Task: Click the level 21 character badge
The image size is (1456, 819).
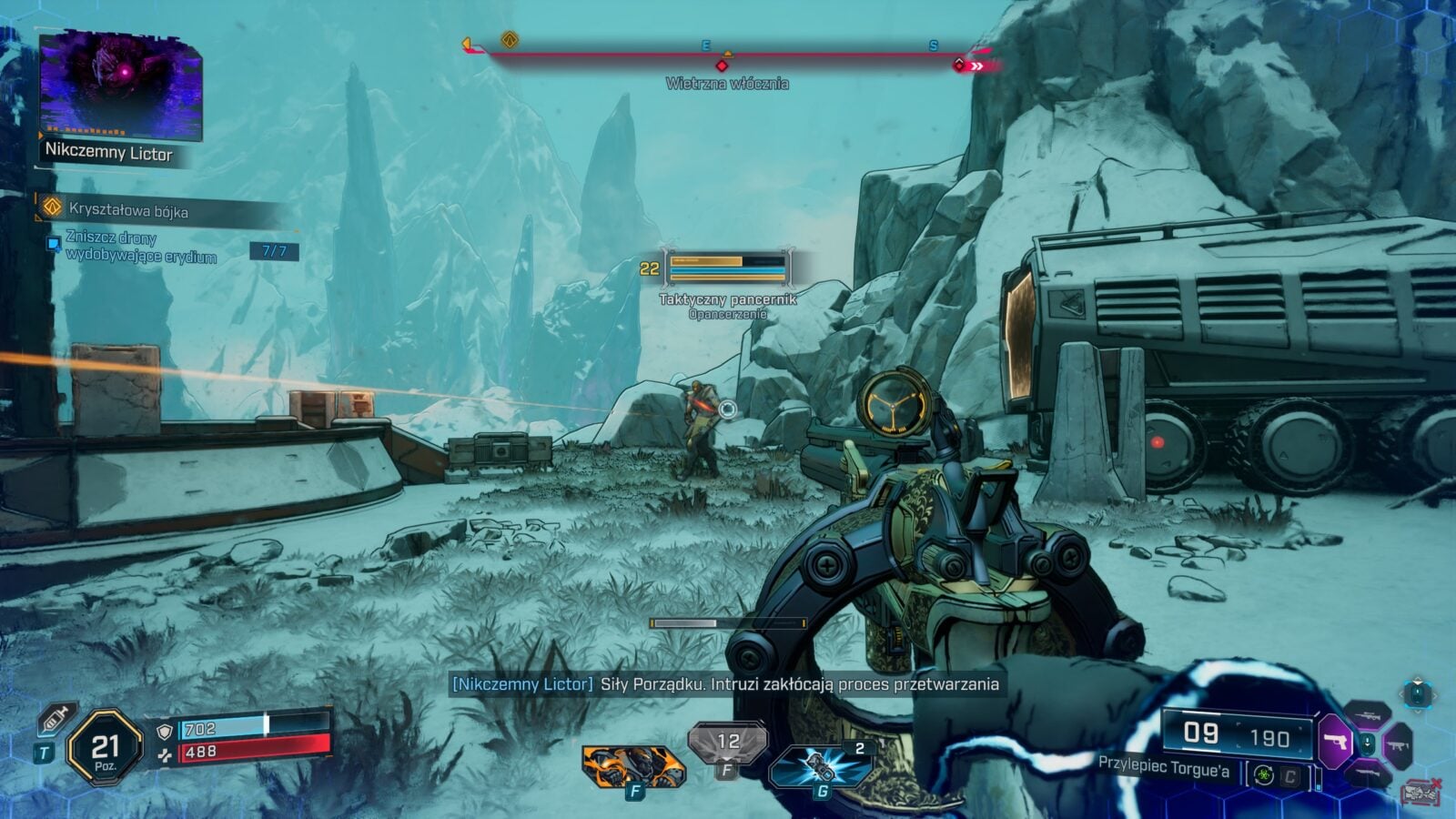Action: (x=106, y=748)
